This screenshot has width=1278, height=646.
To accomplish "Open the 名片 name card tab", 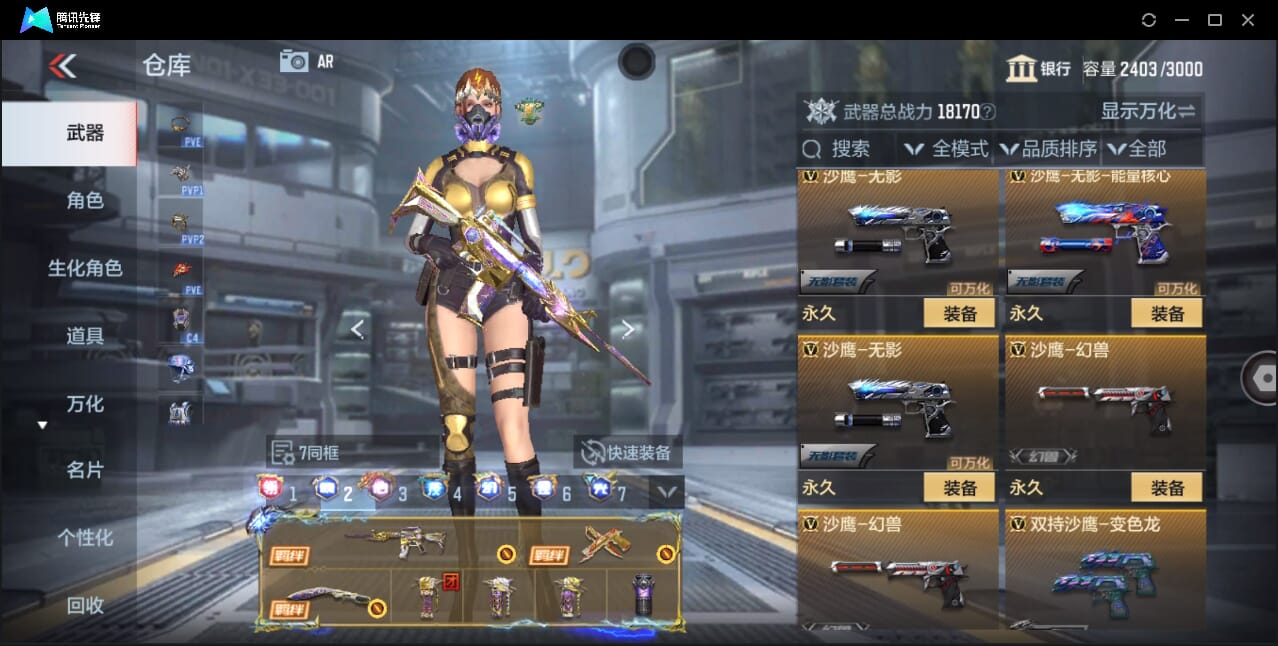I will pyautogui.click(x=85, y=470).
